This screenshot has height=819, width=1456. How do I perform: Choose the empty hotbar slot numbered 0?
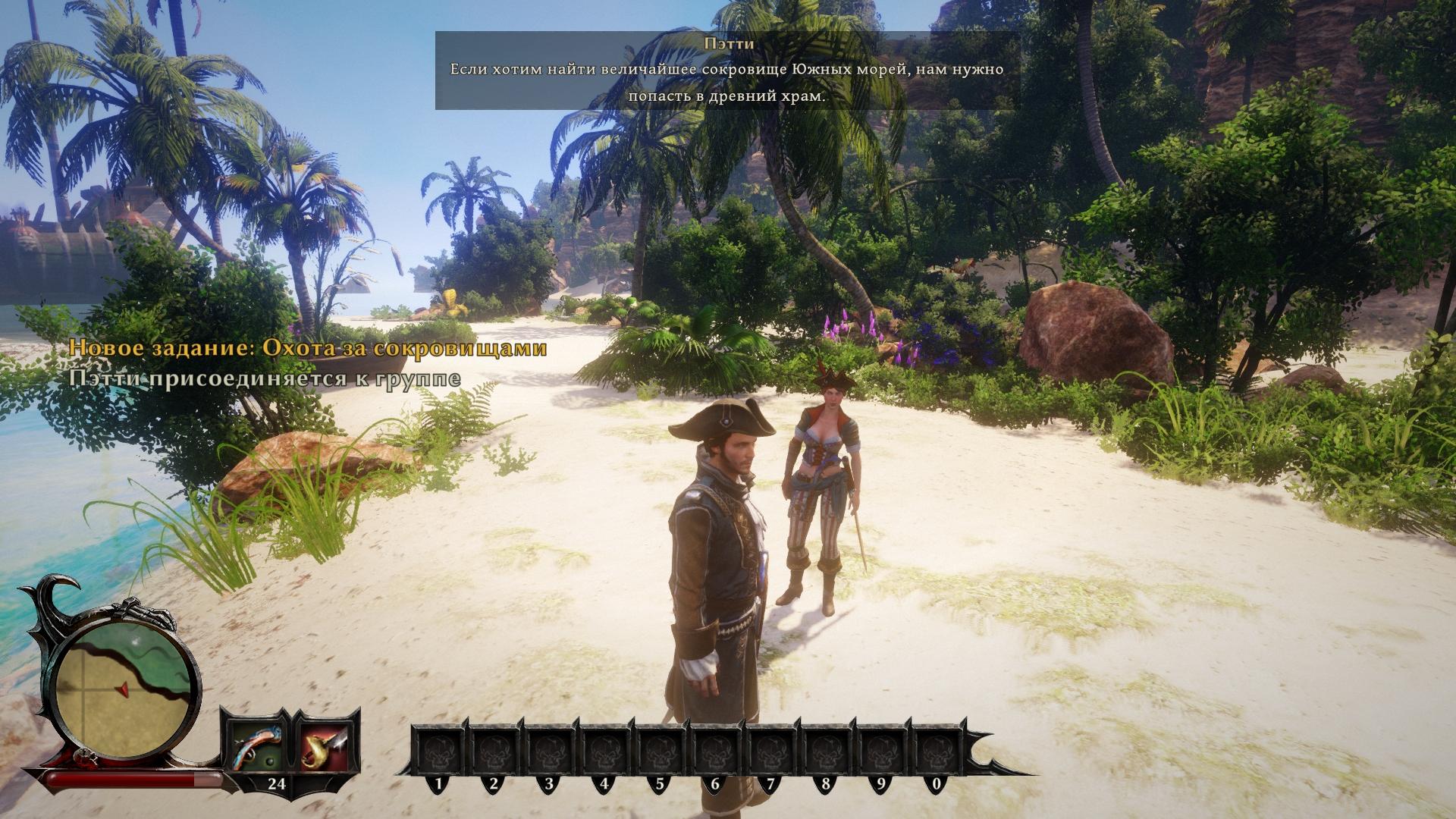[936, 749]
